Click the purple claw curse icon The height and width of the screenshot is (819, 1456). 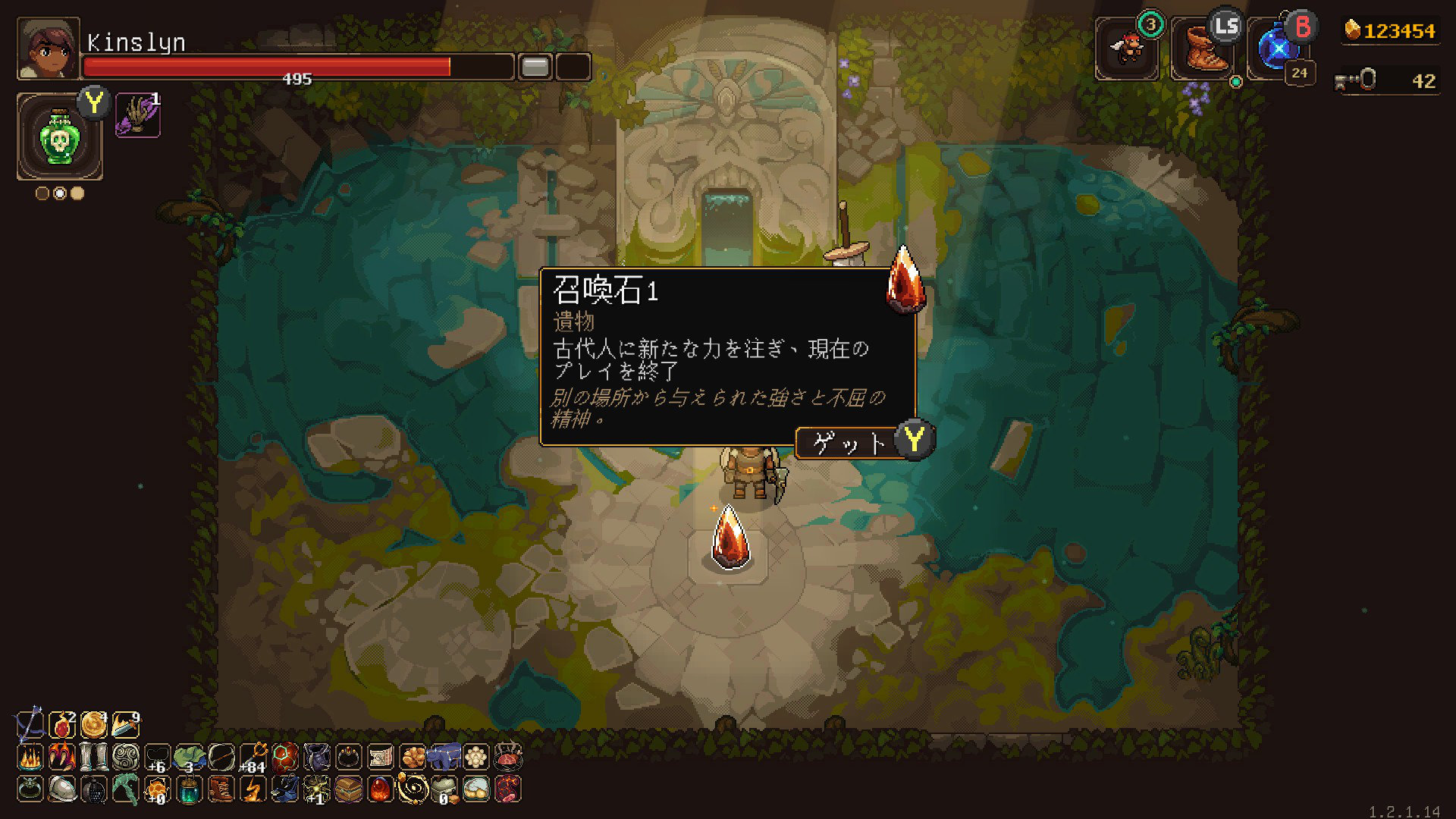[137, 117]
